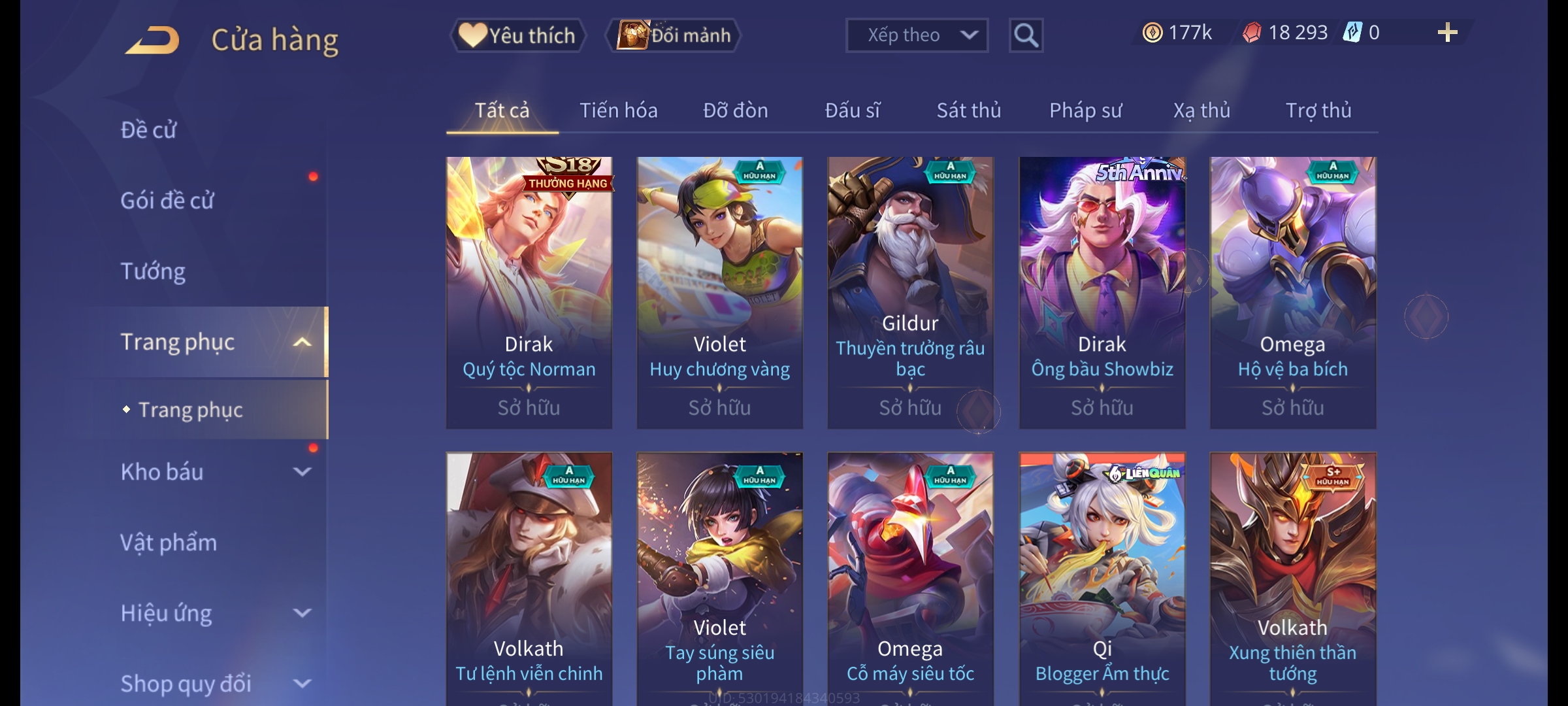Screen dimensions: 1568x706
Task: Switch to the Tiến hóa tab
Action: pyautogui.click(x=618, y=110)
